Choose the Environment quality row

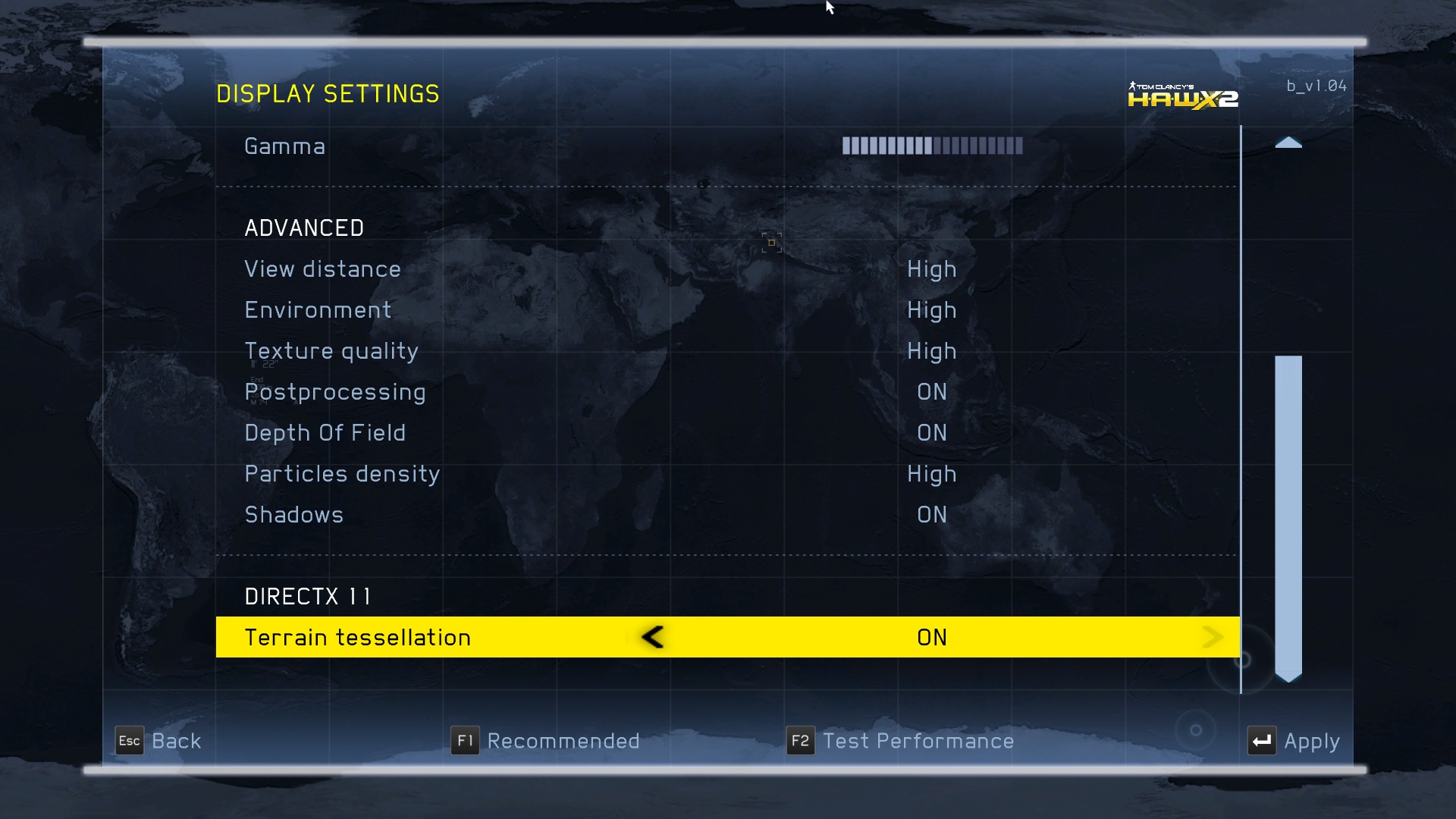tap(318, 310)
